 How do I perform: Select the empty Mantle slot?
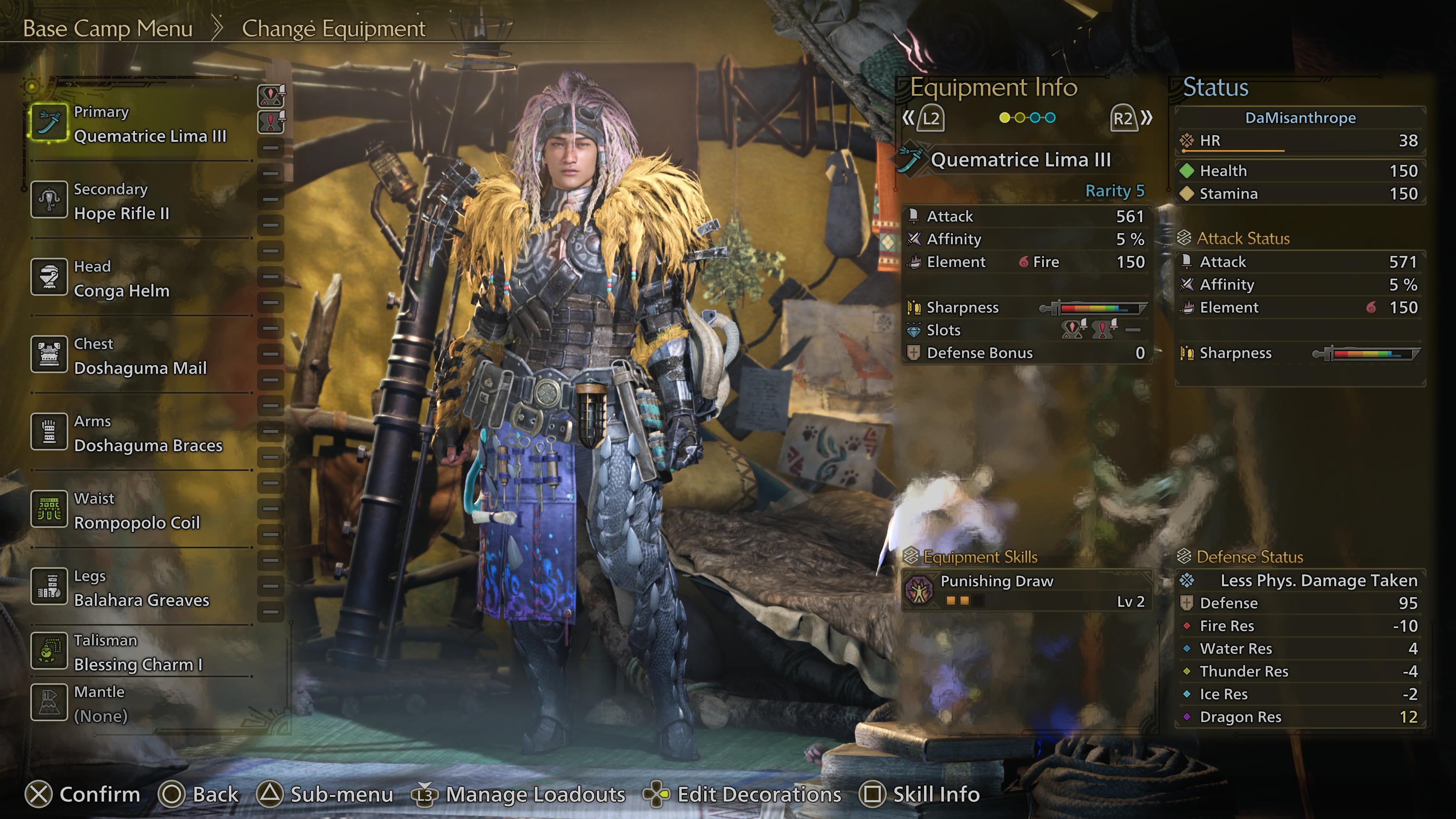[x=141, y=704]
